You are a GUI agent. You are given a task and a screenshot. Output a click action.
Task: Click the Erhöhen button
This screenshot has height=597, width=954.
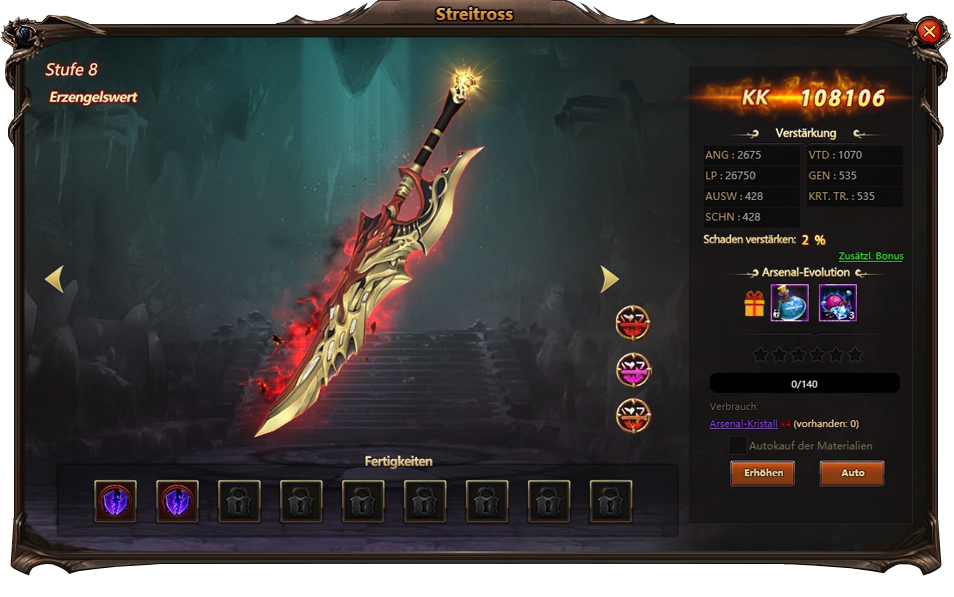pos(762,472)
